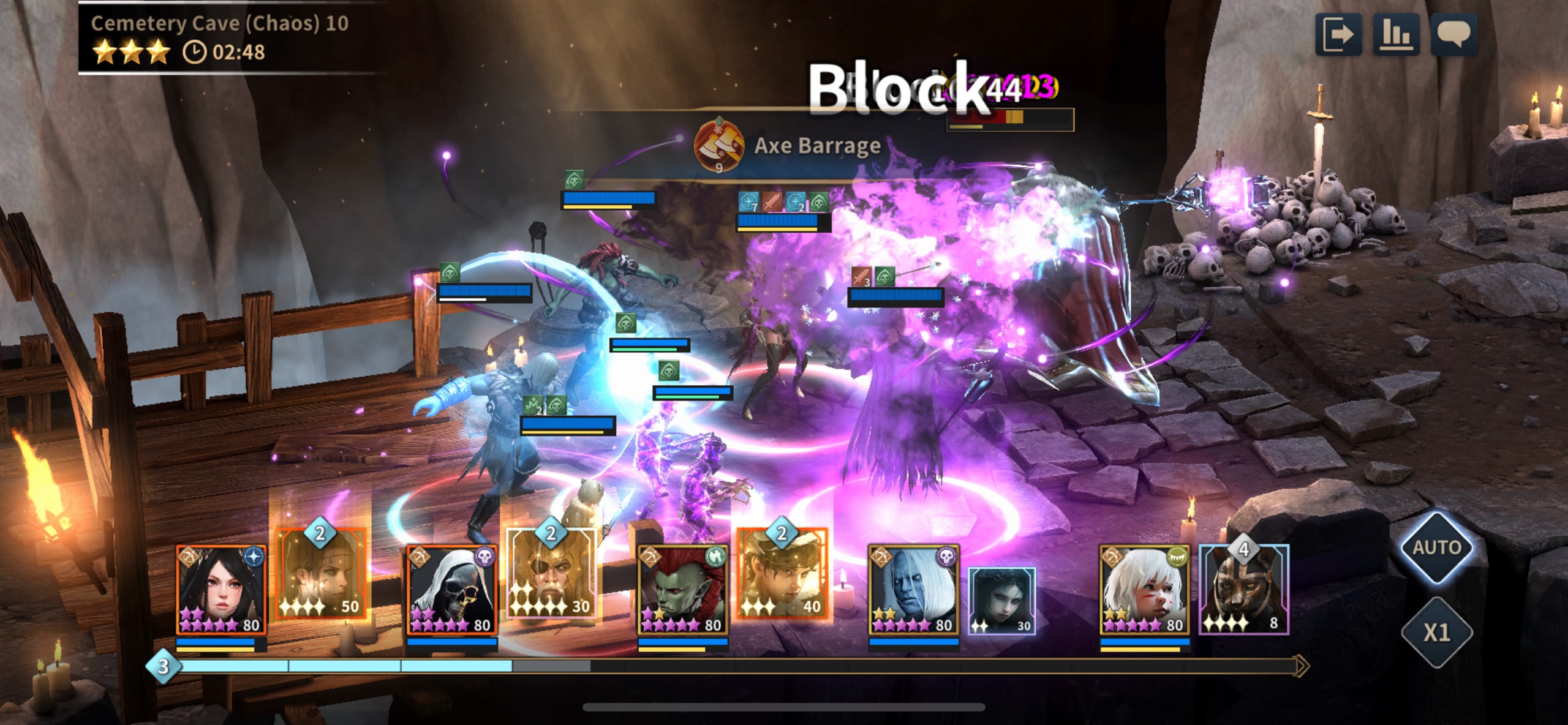Activate the eyepatch warrior skill card
Viewport: 1568px width, 725px height.
(x=551, y=574)
